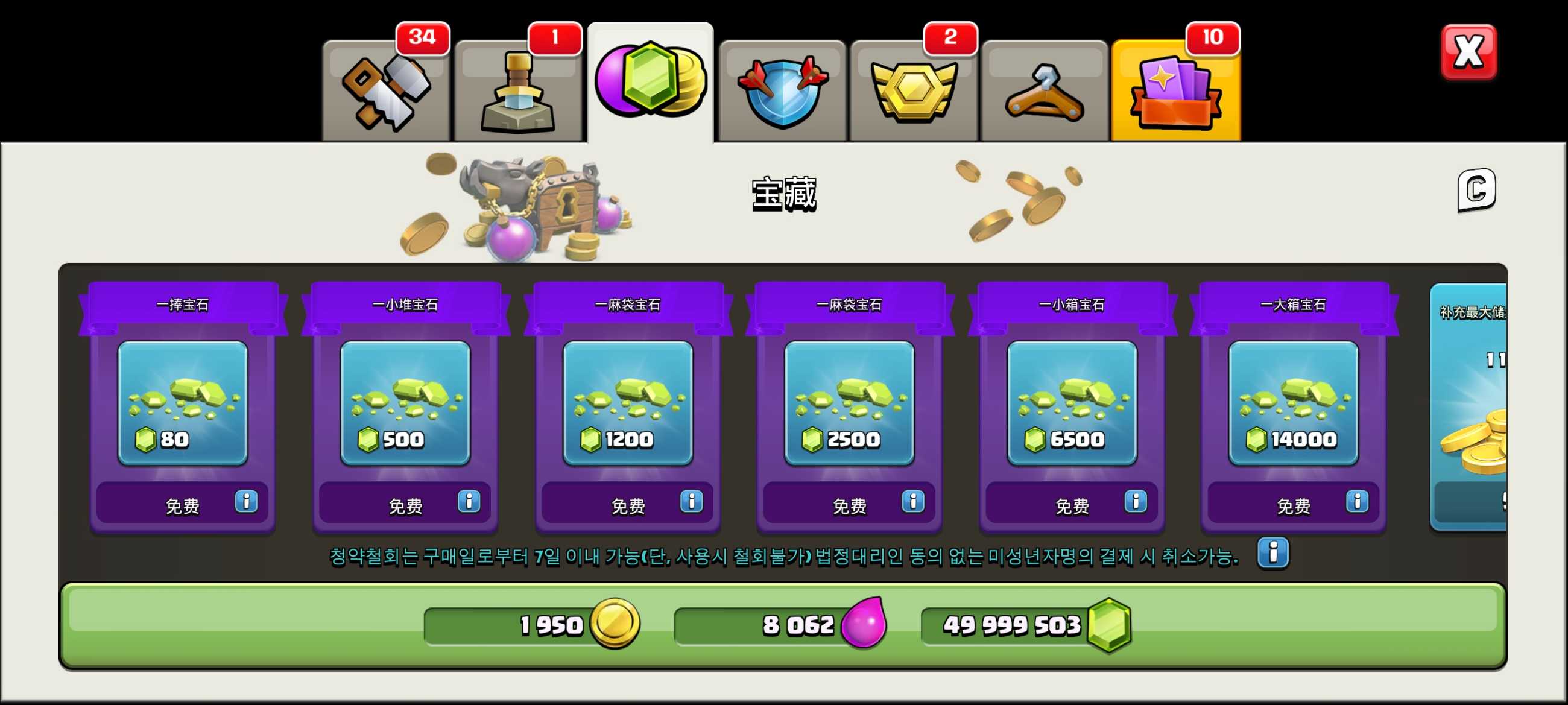Select the gems and coins treasure tab

point(650,83)
